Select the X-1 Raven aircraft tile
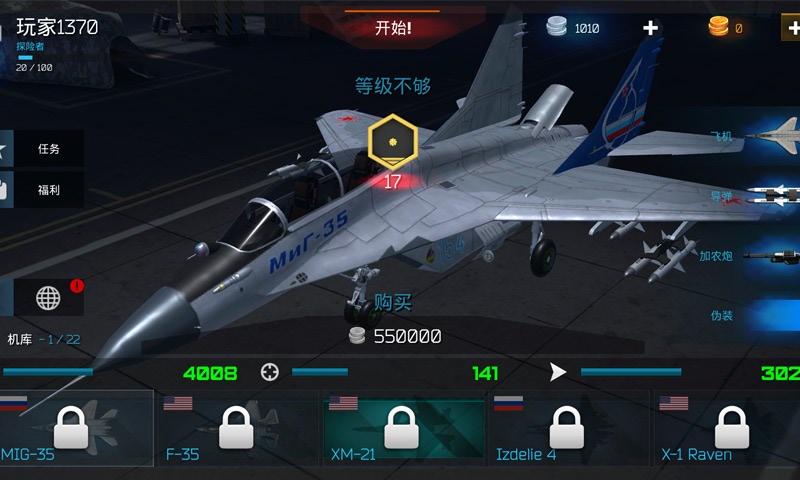800x480 pixels. [x=730, y=428]
